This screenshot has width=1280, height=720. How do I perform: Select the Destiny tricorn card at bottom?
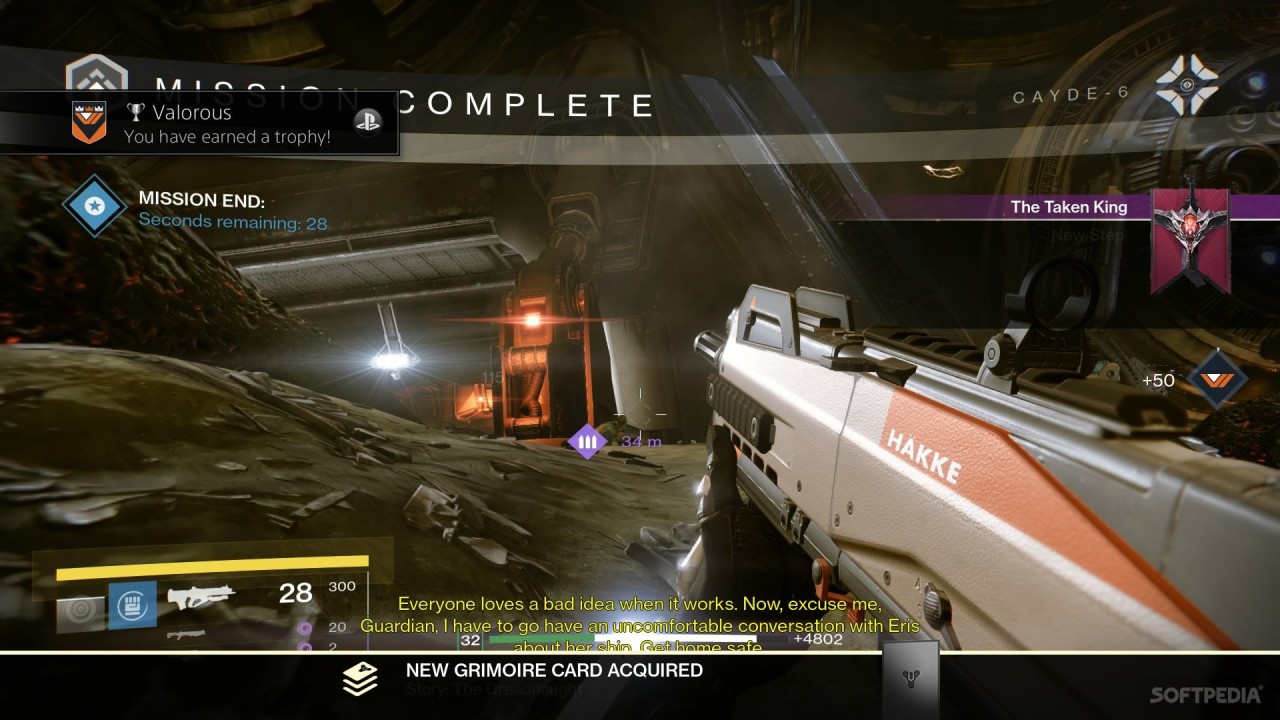click(910, 681)
